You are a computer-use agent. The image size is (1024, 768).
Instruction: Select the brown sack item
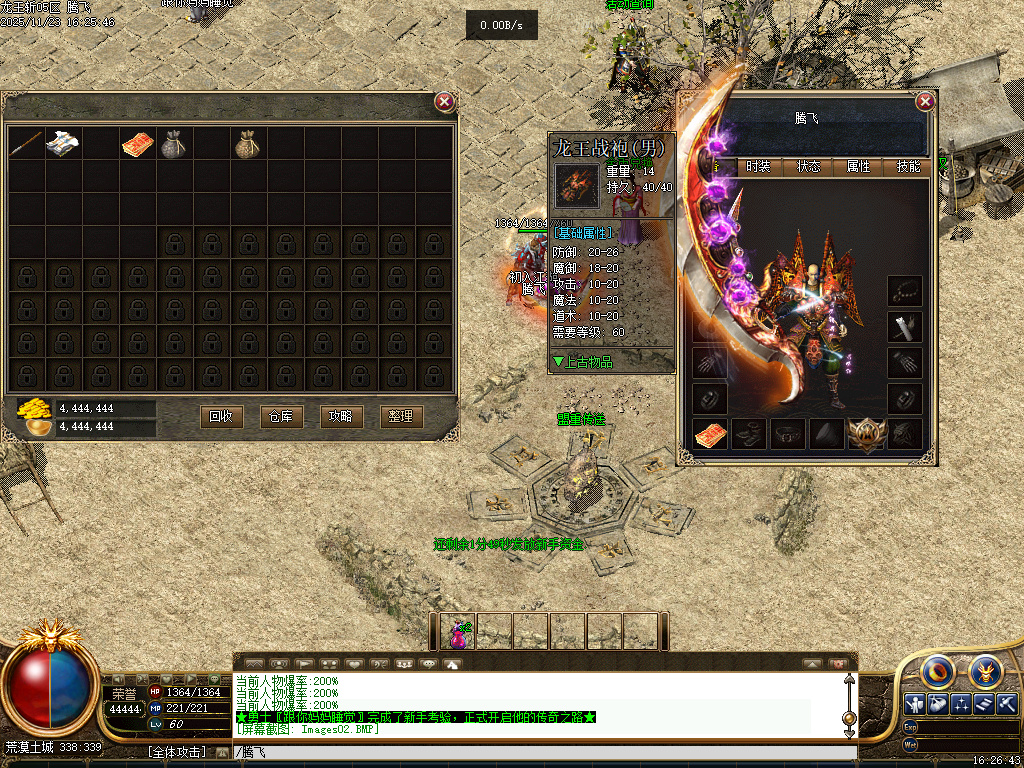click(248, 145)
